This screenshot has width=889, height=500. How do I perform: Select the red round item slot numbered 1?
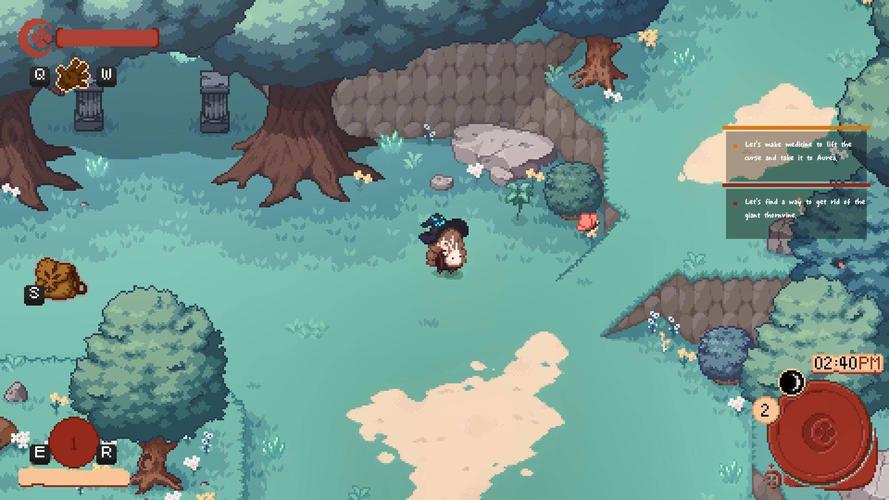[x=73, y=442]
